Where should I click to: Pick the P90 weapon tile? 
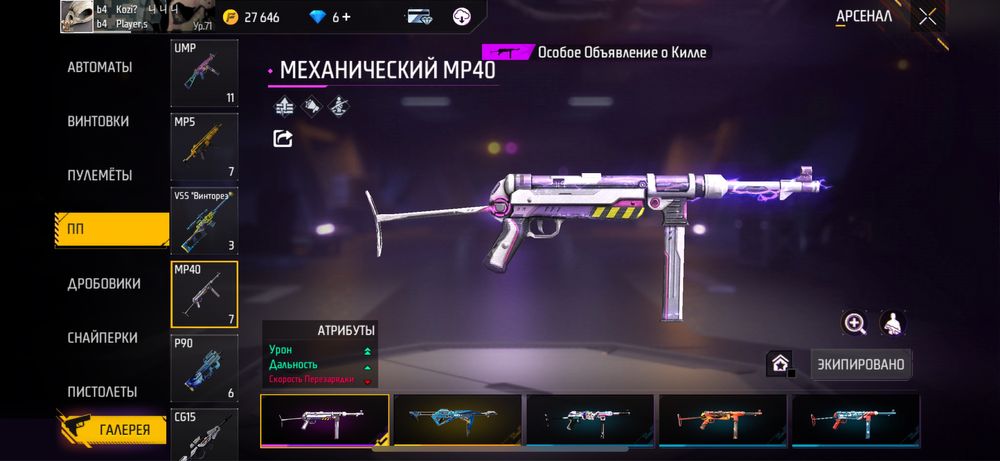204,367
